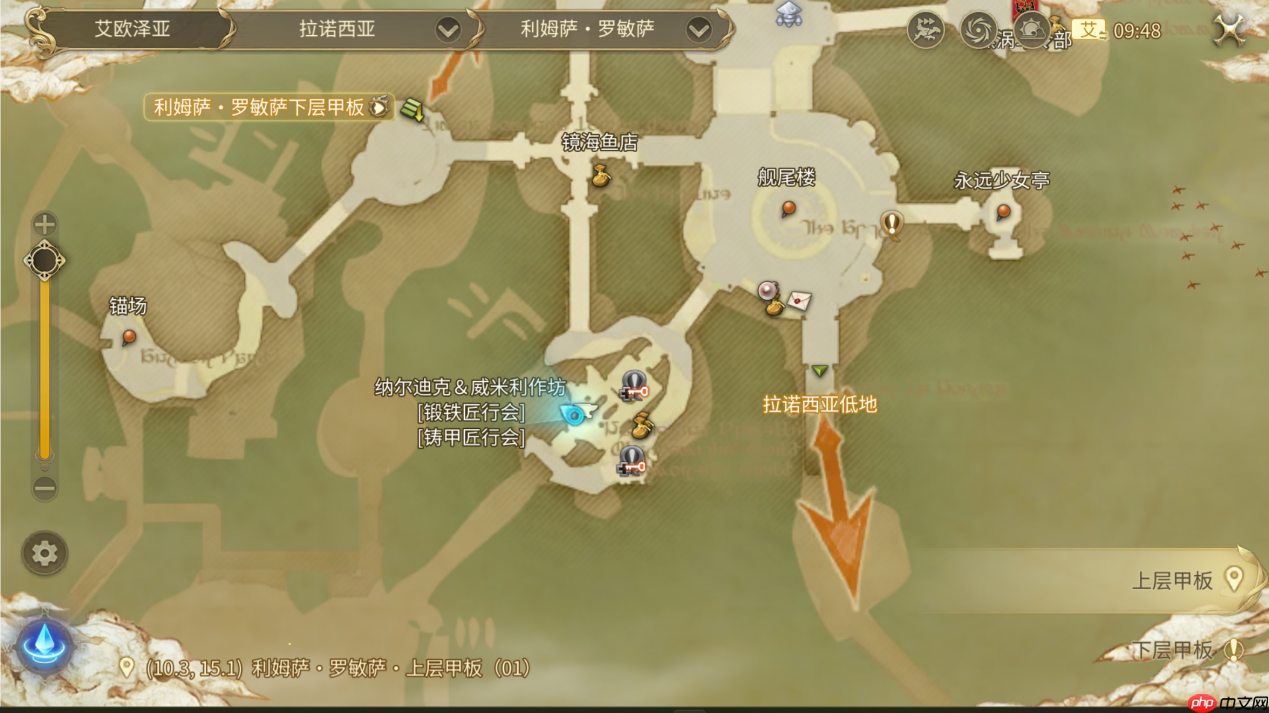Click the map zoom slider handle
The width and height of the screenshot is (1269, 713).
[44, 261]
